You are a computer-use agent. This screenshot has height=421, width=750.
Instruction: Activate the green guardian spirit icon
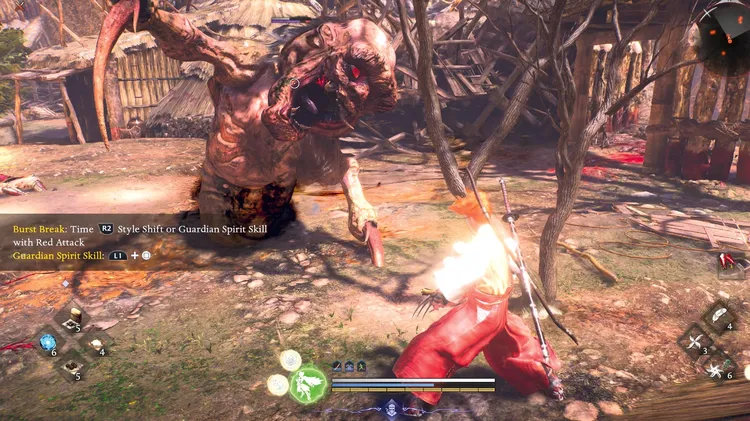[309, 384]
